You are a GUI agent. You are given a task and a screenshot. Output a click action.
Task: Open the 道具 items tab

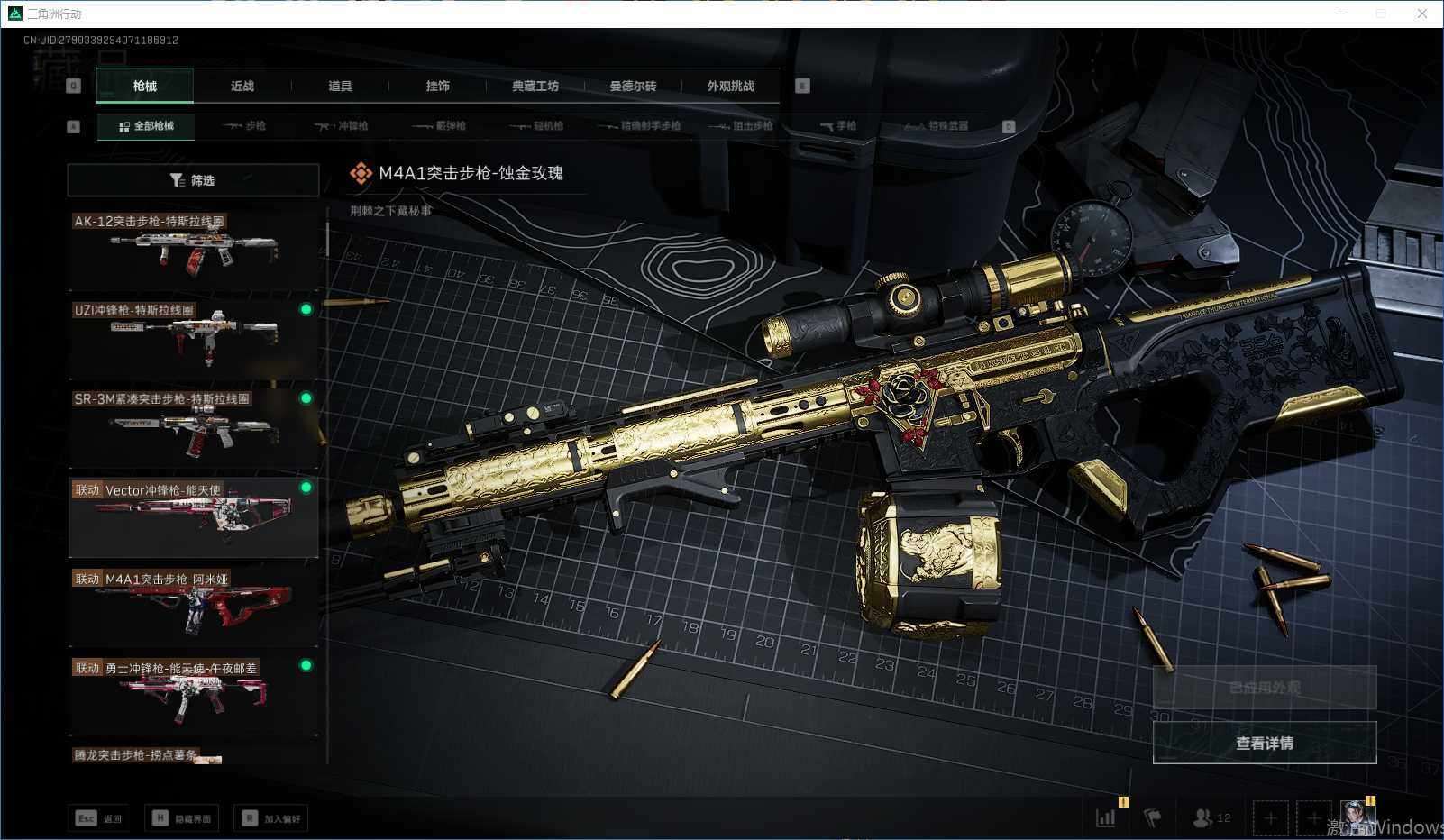click(x=340, y=86)
